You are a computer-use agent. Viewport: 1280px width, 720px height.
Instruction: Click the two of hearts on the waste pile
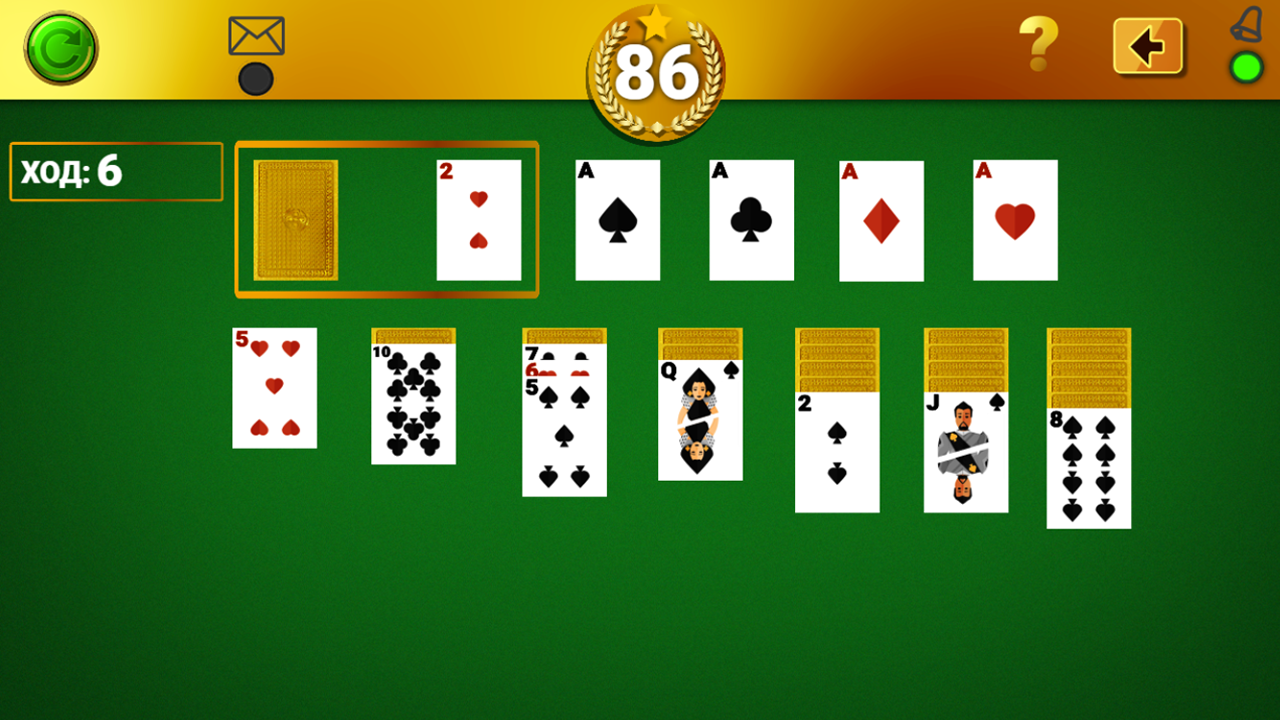(480, 220)
